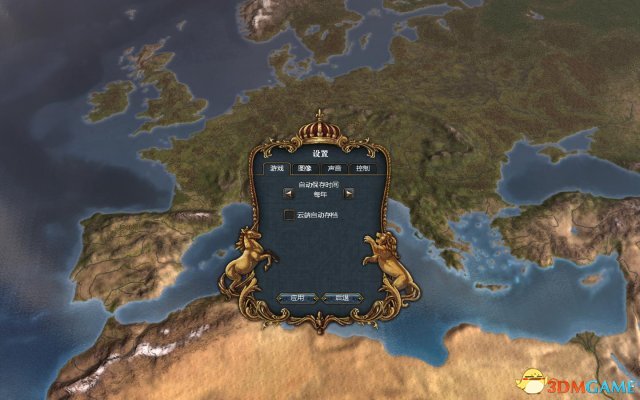The height and width of the screenshot is (400, 640).
Task: Switch to the 游戏 (Game) tab
Action: [x=278, y=169]
